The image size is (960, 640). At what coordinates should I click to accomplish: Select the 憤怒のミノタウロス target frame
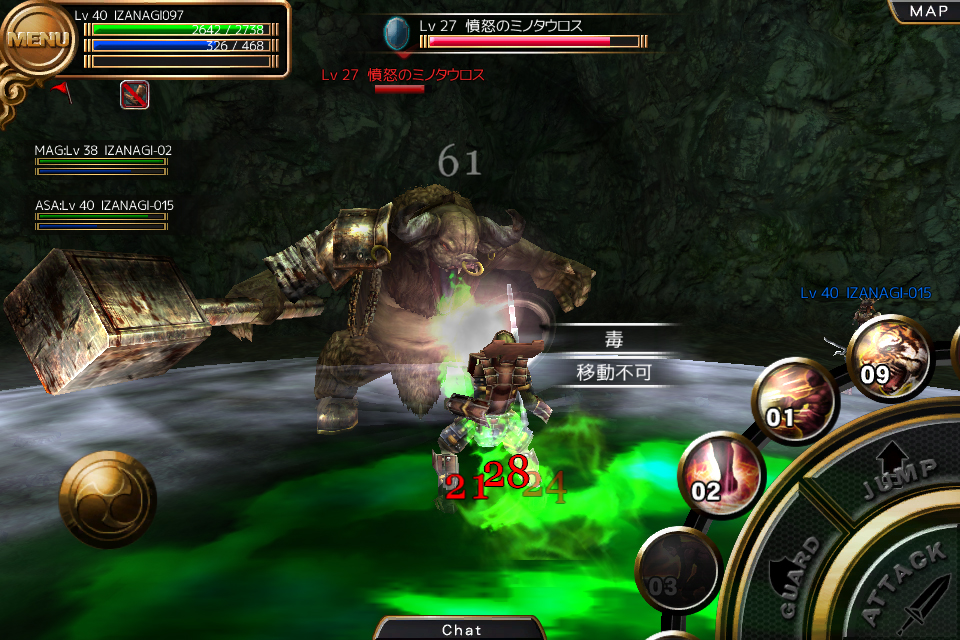tap(516, 34)
